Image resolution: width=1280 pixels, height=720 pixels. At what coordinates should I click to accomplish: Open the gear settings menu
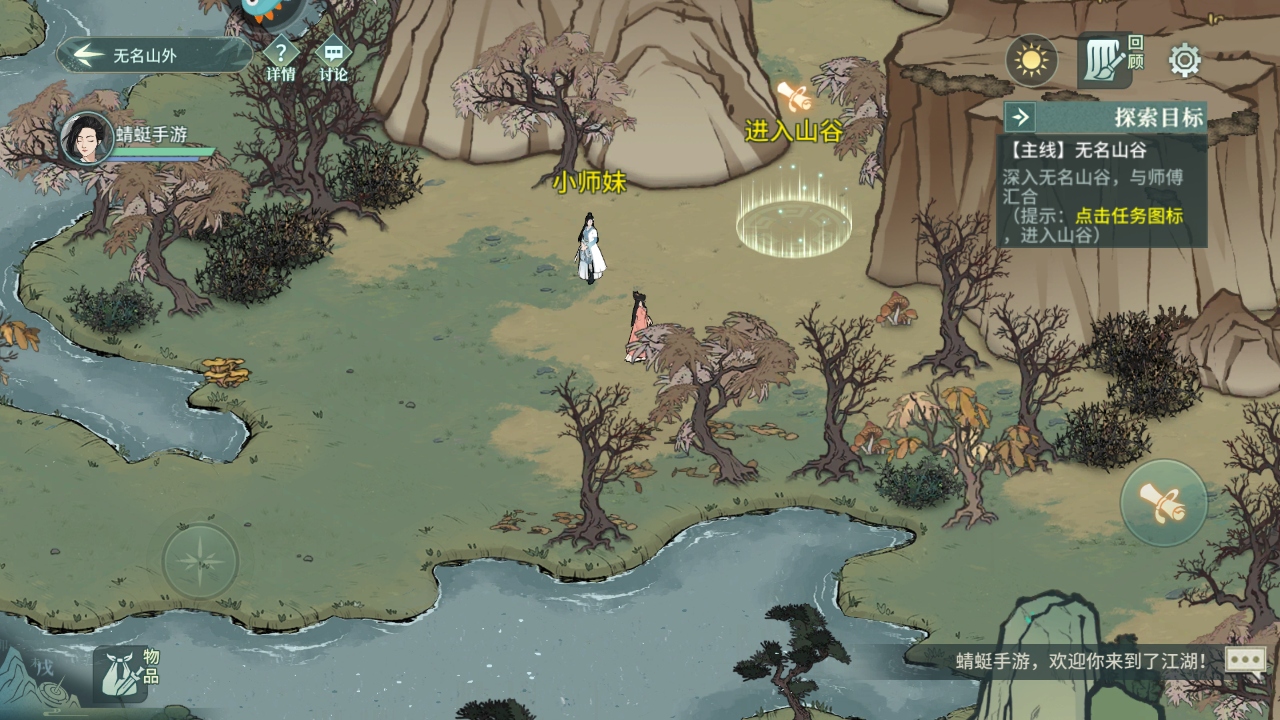pyautogui.click(x=1185, y=61)
